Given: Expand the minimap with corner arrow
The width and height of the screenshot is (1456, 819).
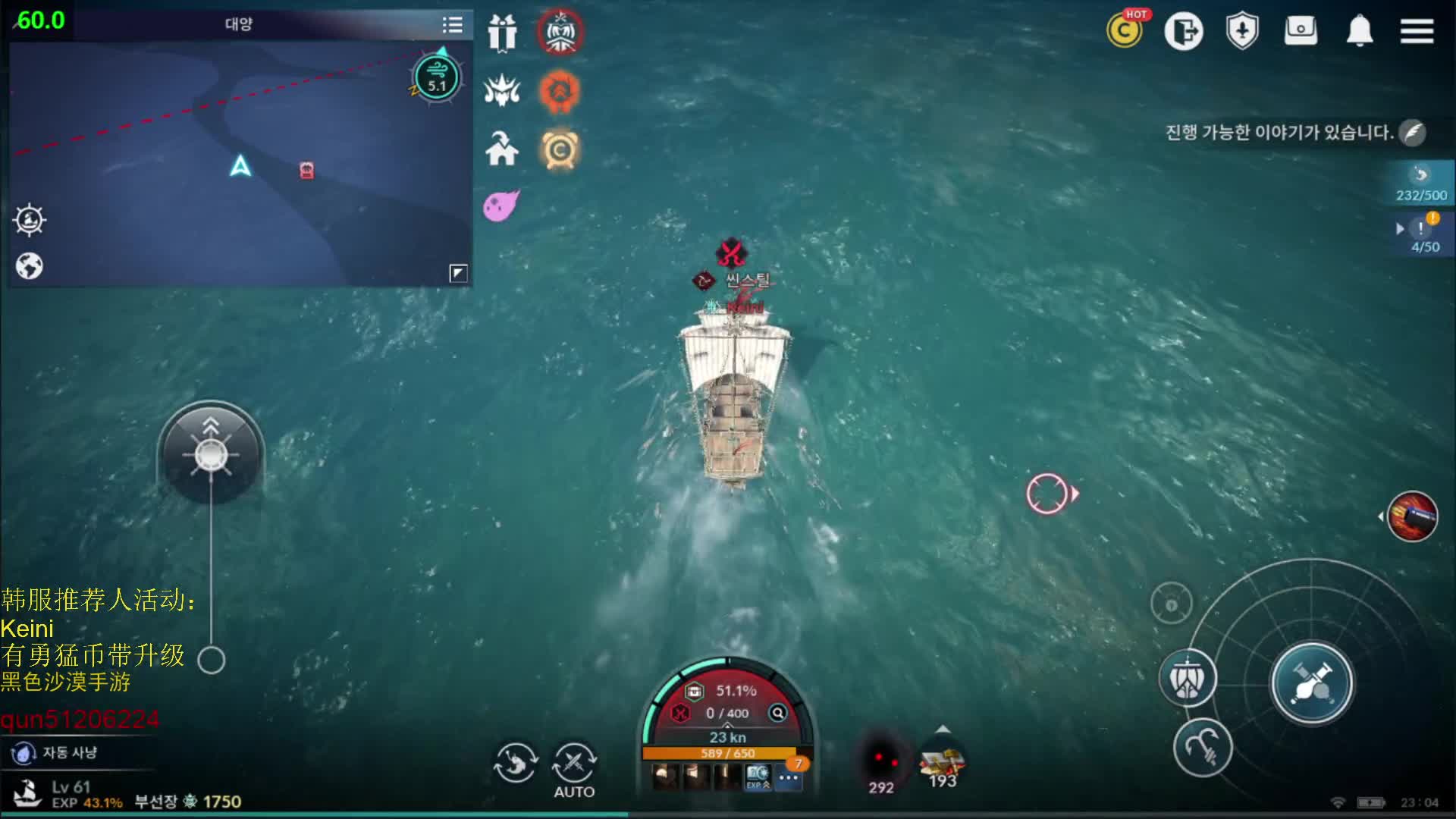Looking at the screenshot, I should click(x=458, y=273).
